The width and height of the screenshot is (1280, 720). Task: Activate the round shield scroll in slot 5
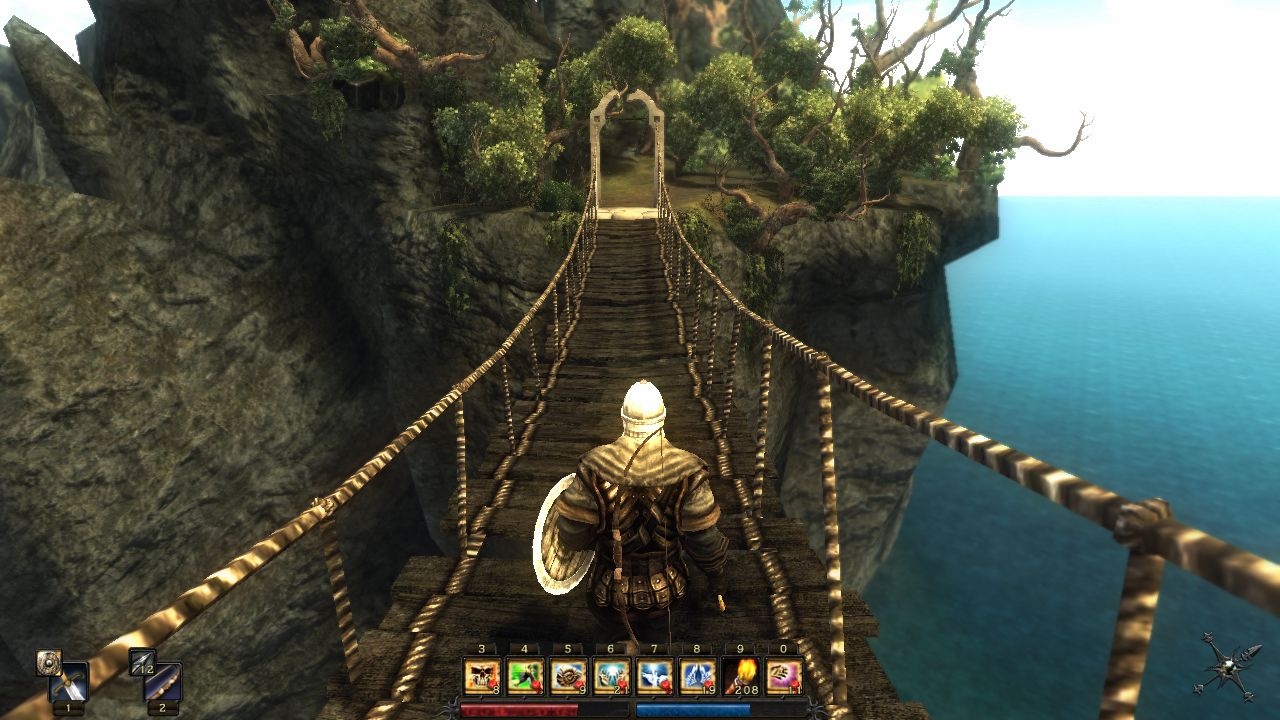(568, 677)
